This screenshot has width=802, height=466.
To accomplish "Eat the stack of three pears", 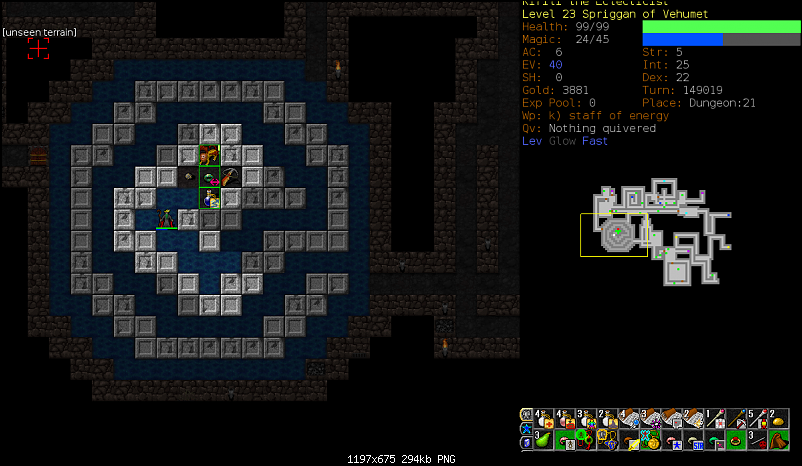I will pos(544,438).
